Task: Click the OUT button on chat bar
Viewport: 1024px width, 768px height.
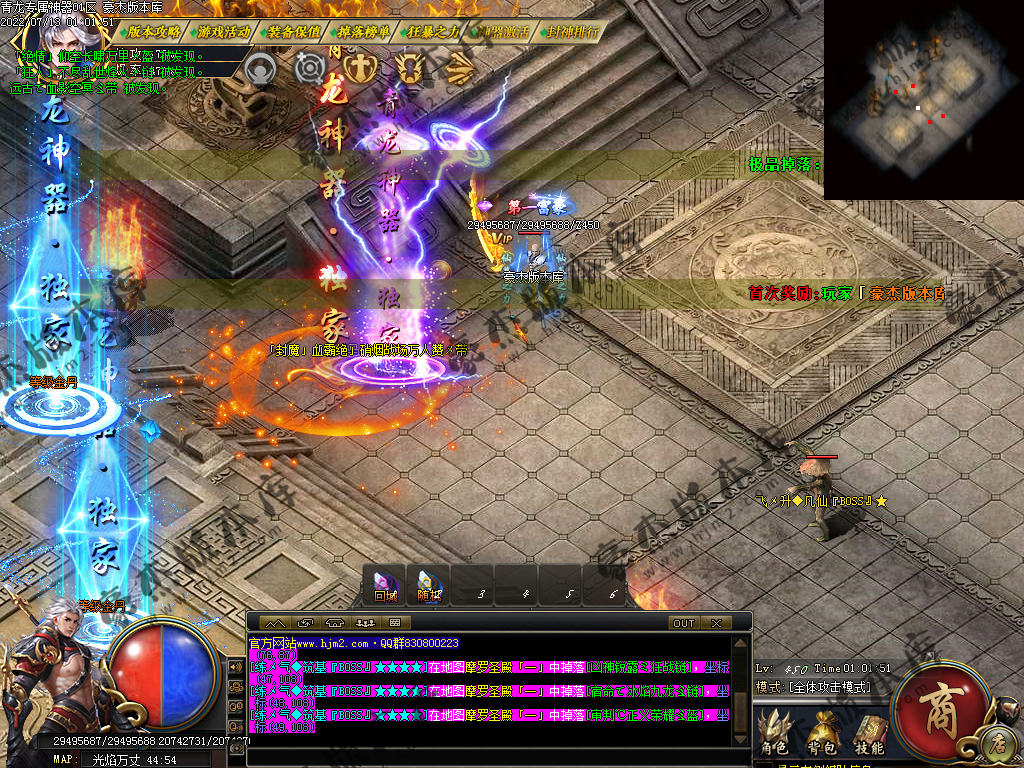Action: 684,623
